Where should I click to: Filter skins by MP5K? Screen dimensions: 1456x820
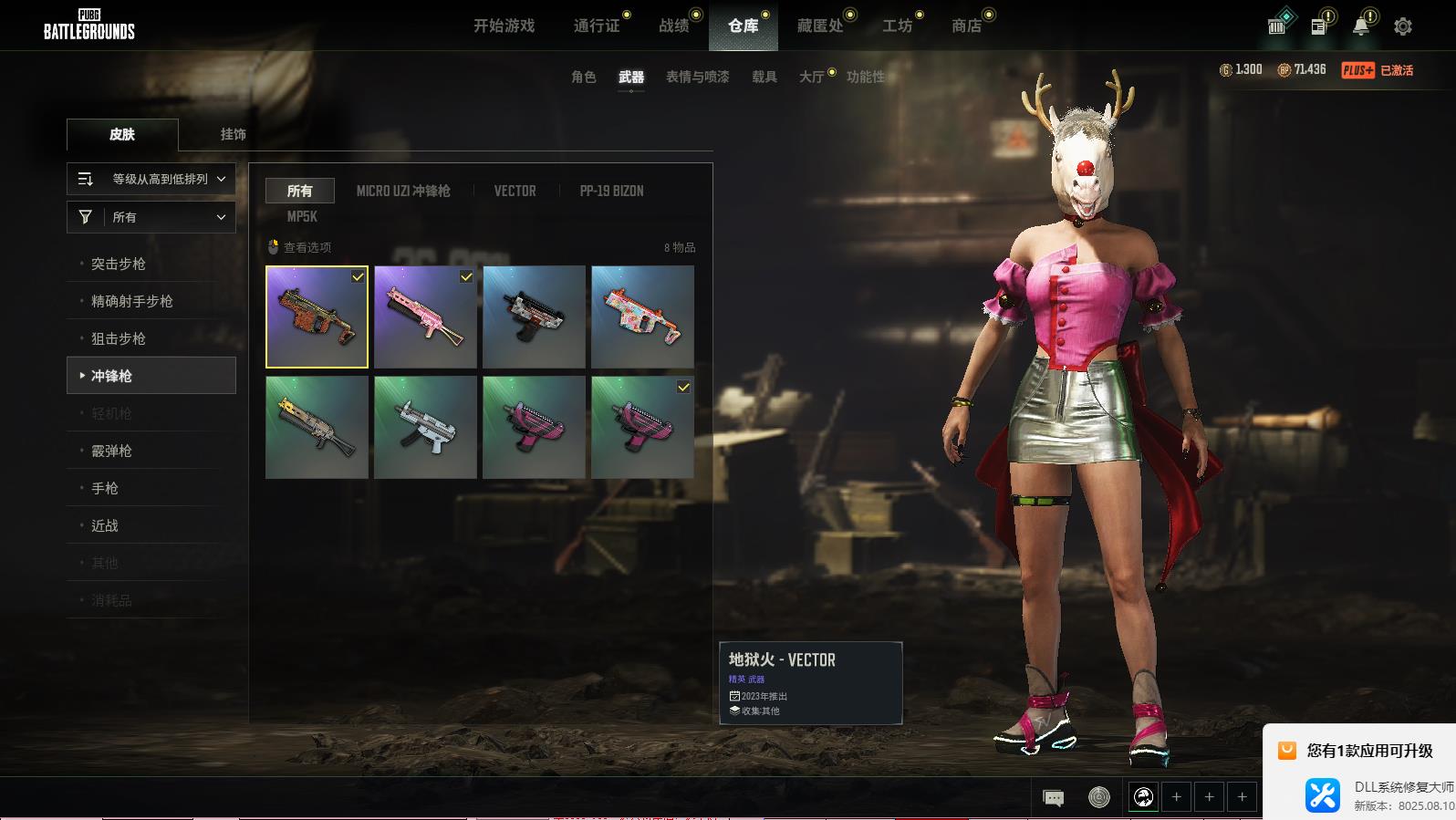[x=302, y=216]
